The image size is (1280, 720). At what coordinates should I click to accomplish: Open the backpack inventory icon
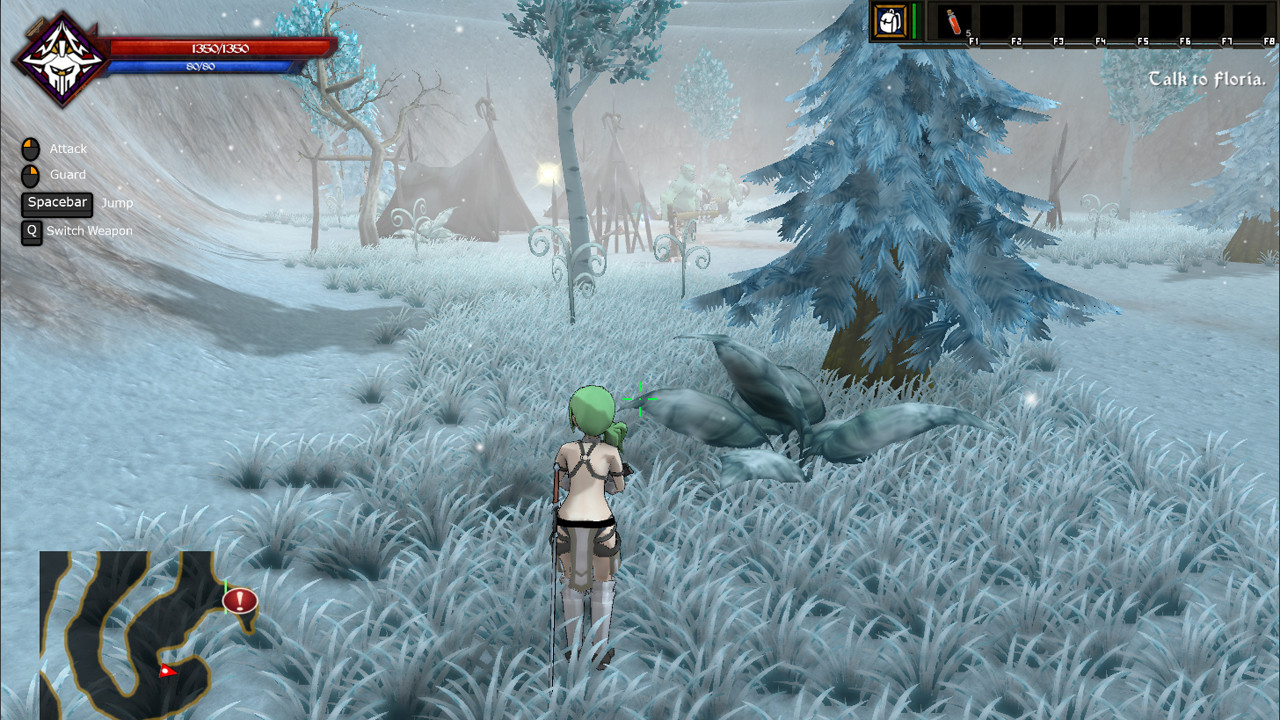(888, 21)
